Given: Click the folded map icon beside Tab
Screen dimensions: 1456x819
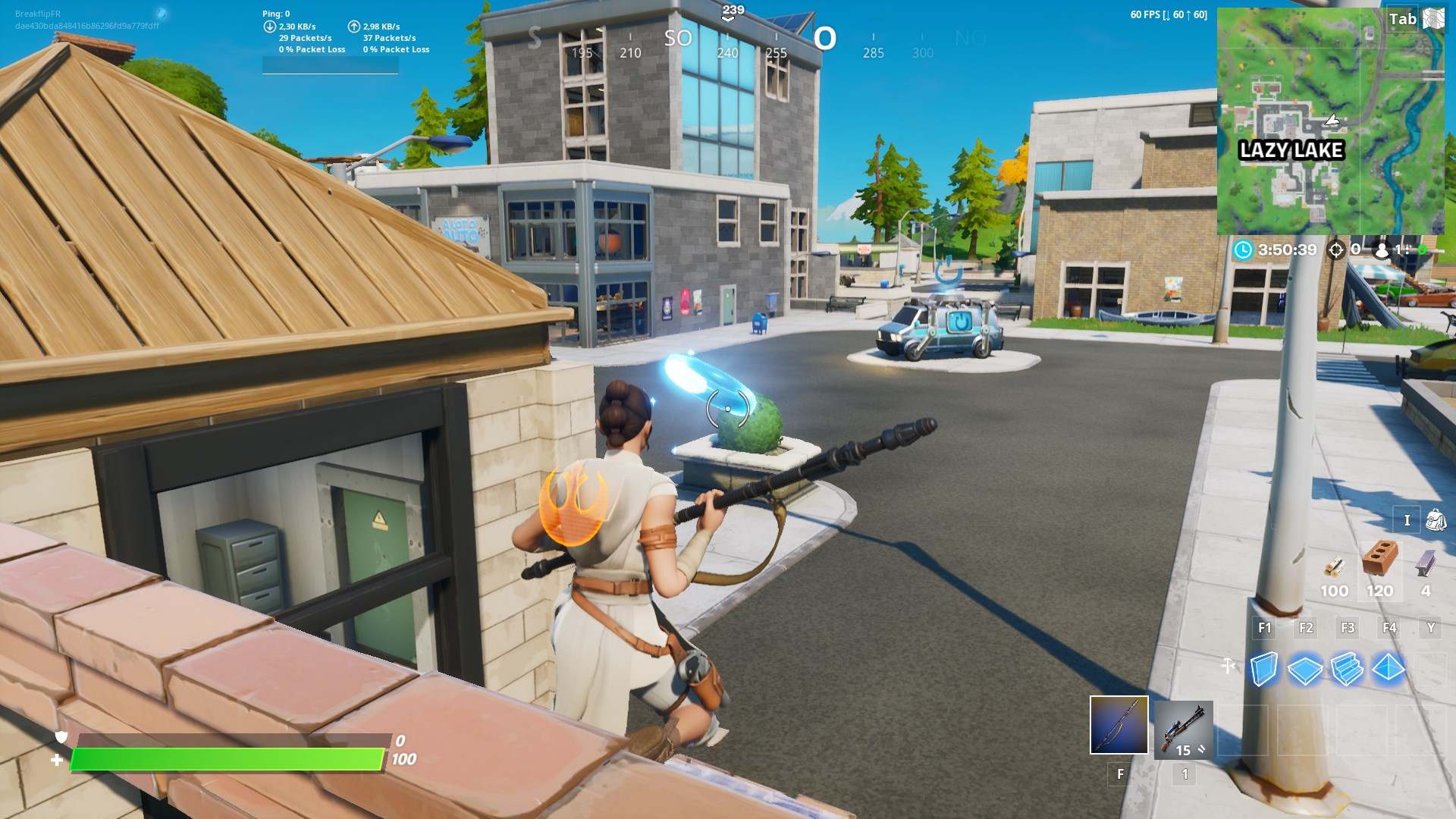Looking at the screenshot, I should point(1432,18).
